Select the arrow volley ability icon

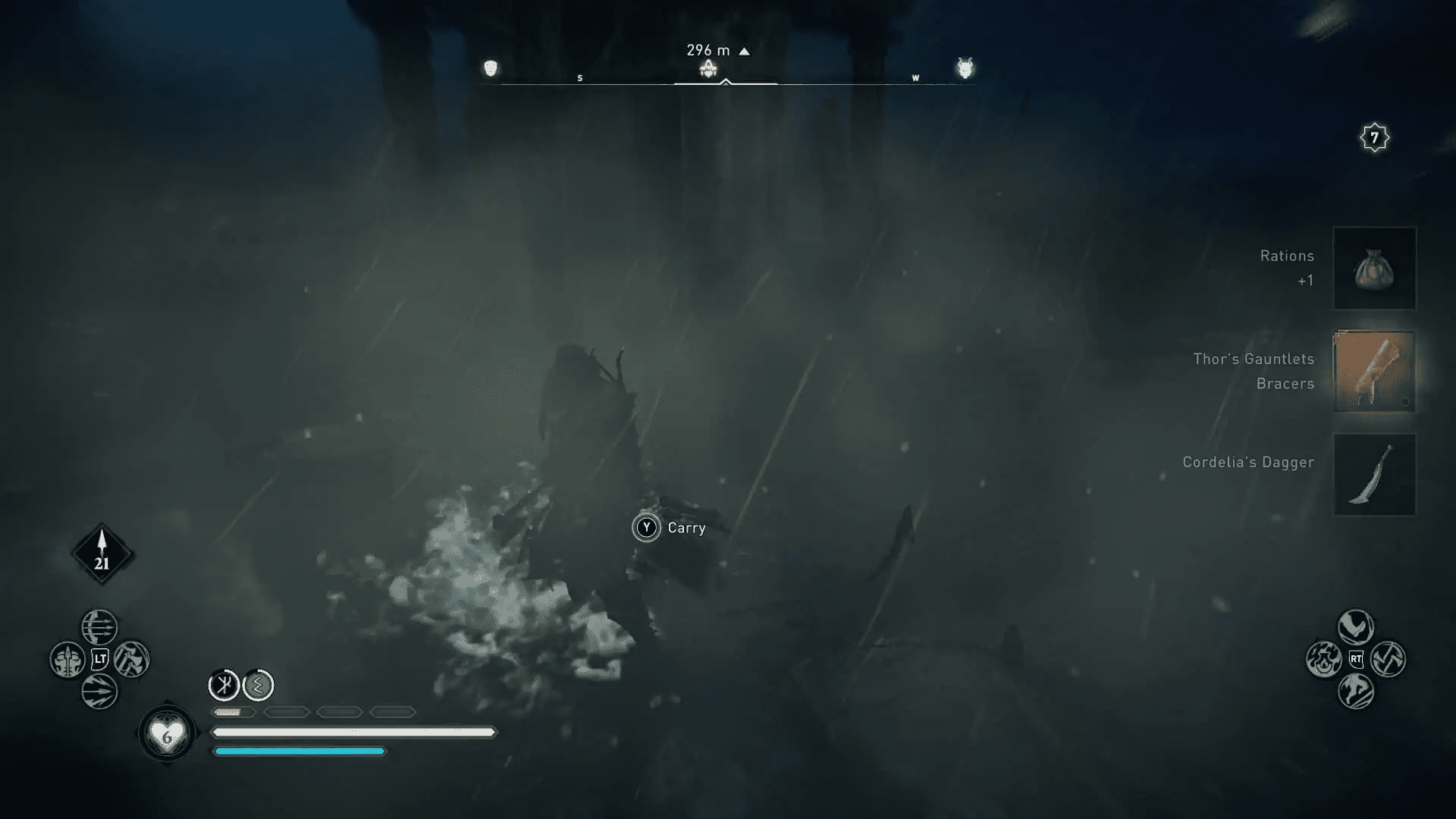point(100,692)
